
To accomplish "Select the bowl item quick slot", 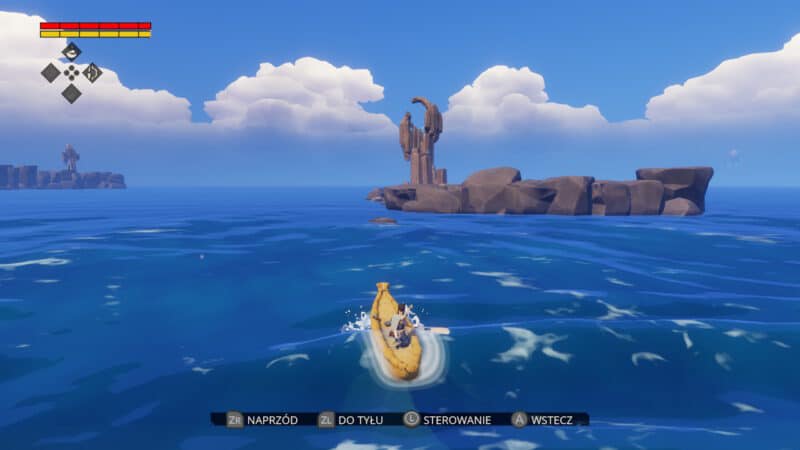I will point(71,52).
